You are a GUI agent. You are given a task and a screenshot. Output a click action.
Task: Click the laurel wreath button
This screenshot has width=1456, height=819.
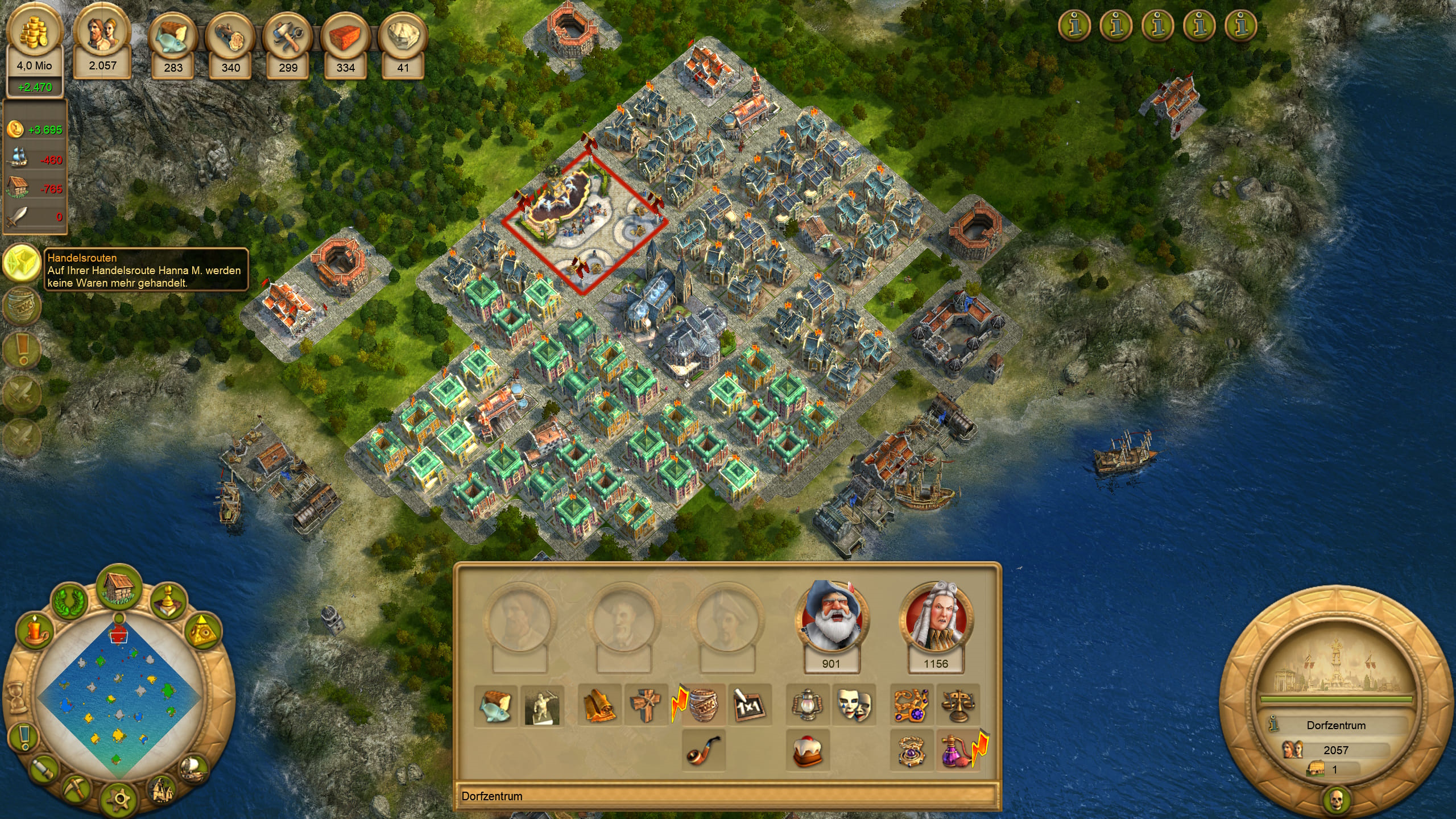point(70,602)
